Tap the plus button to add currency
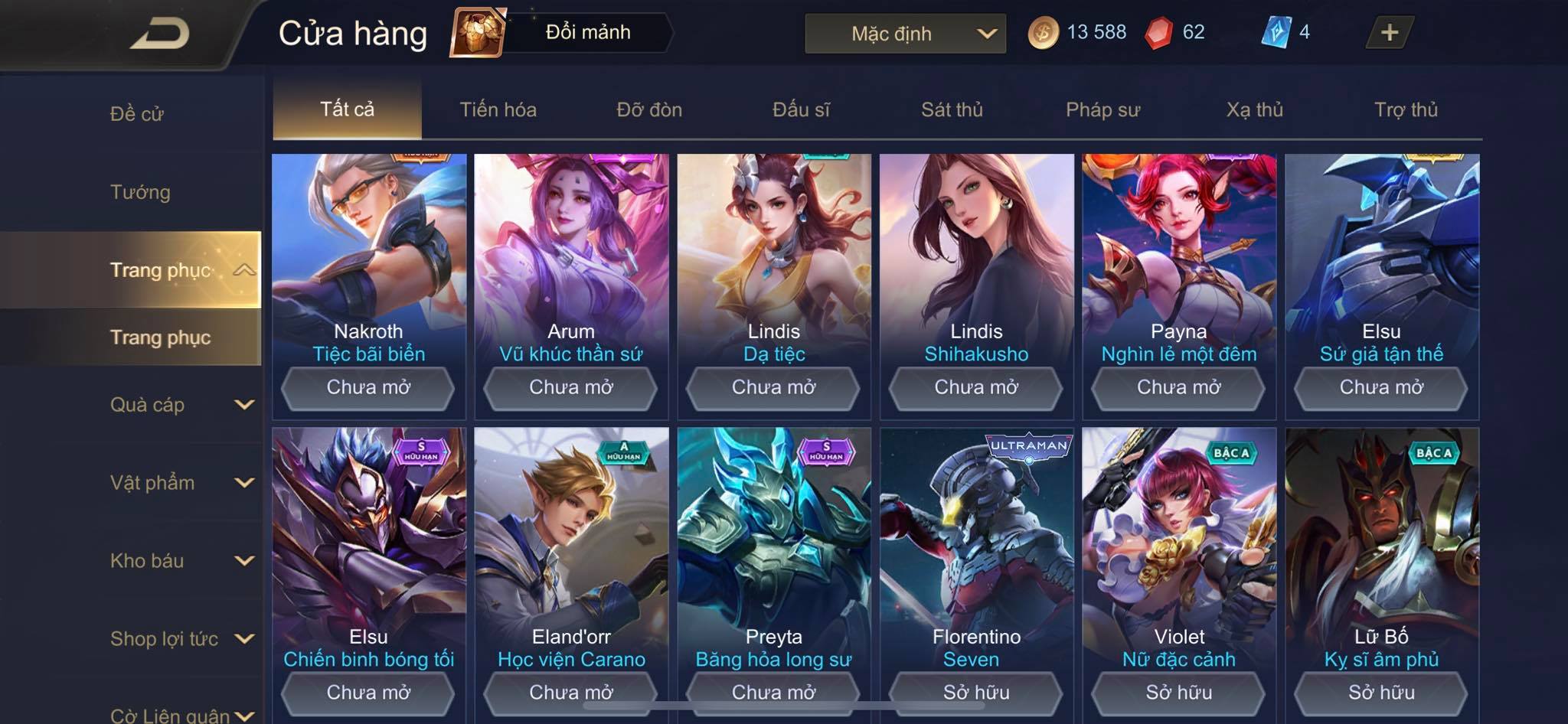The width and height of the screenshot is (1568, 724). (1389, 32)
